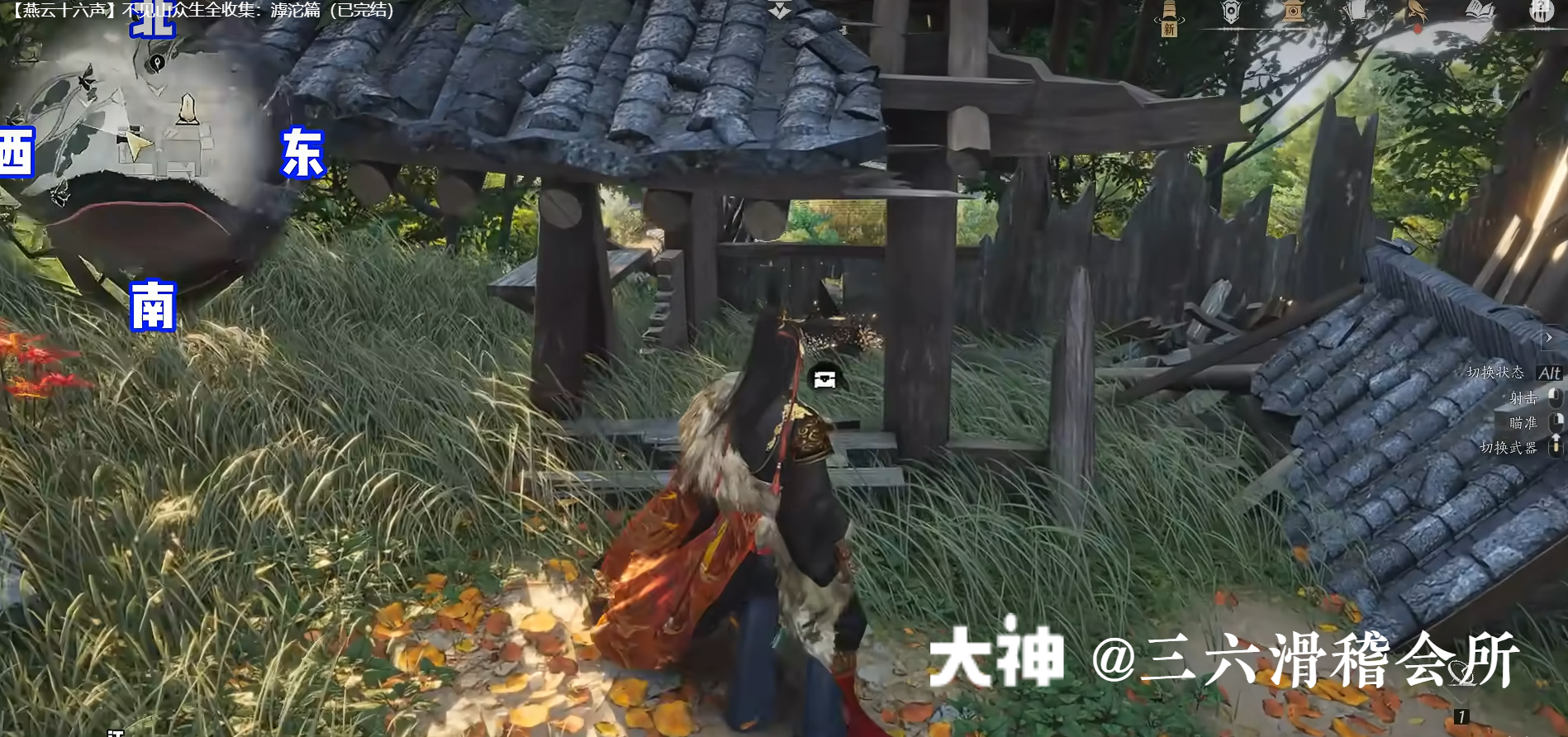Open the tower activity icon marked 新
This screenshot has width=1568, height=737.
[x=1167, y=15]
